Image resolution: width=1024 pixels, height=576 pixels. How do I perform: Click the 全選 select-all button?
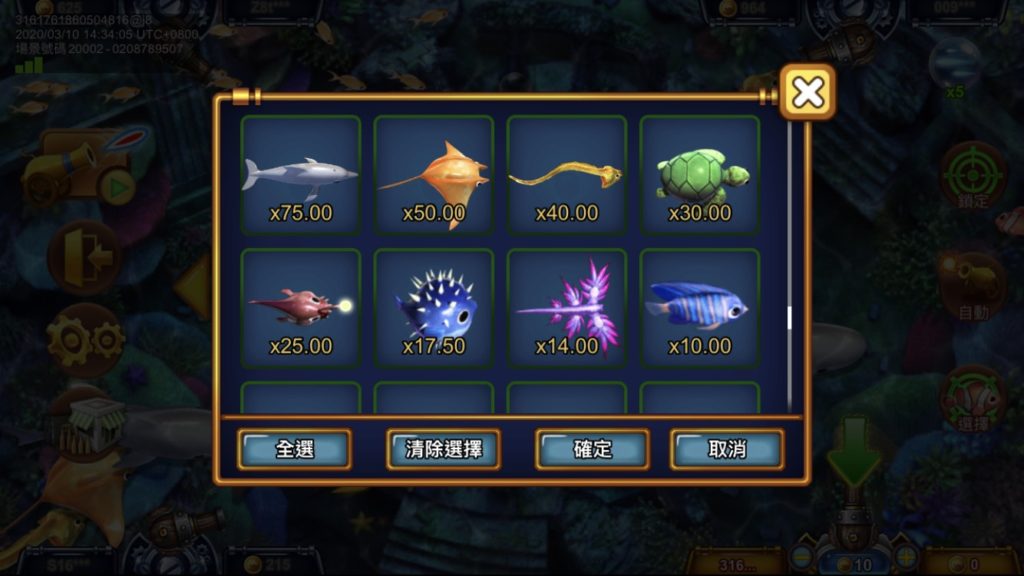pos(294,449)
